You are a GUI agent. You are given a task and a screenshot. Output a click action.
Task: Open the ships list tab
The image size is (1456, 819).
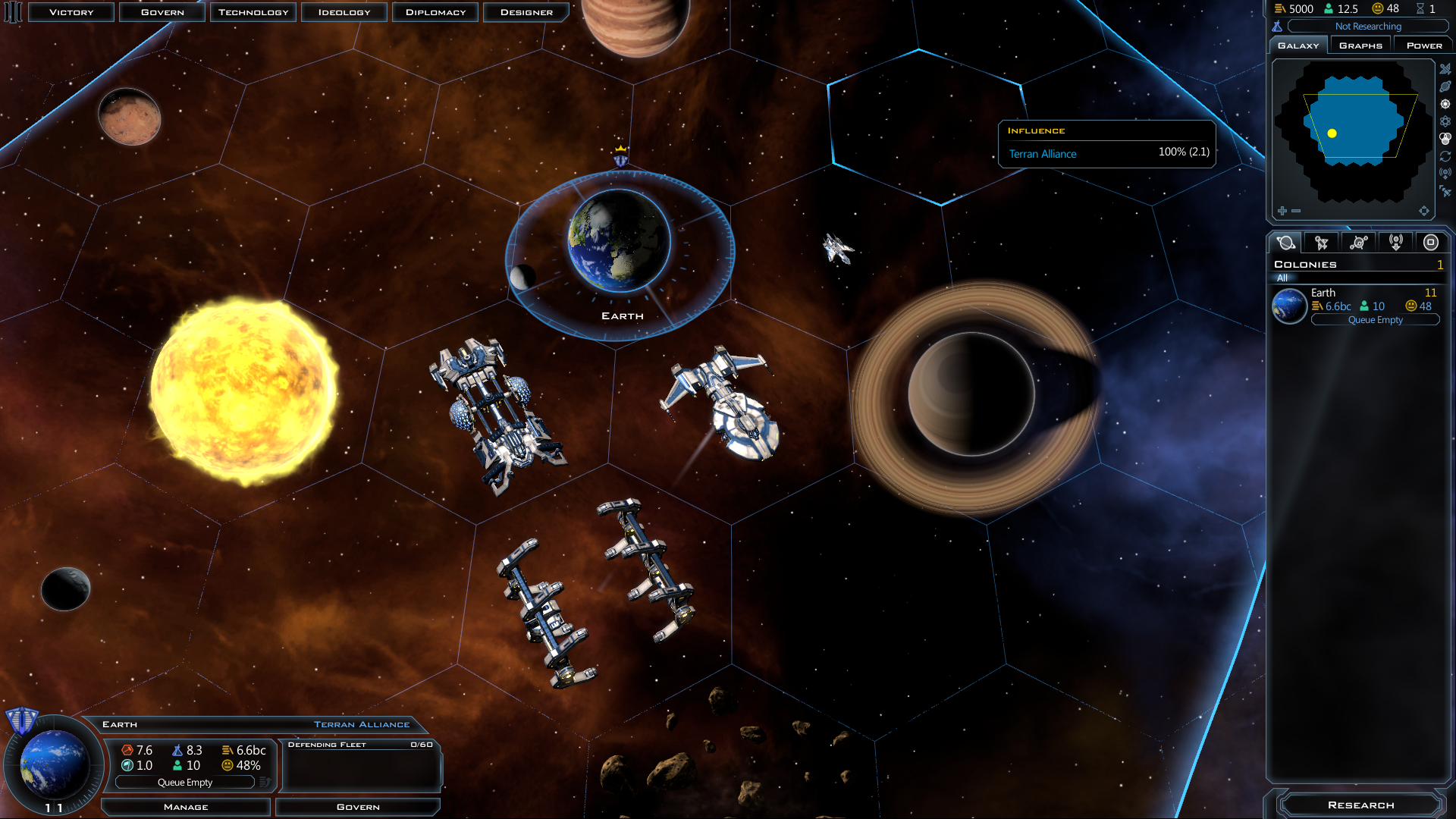coord(1322,243)
